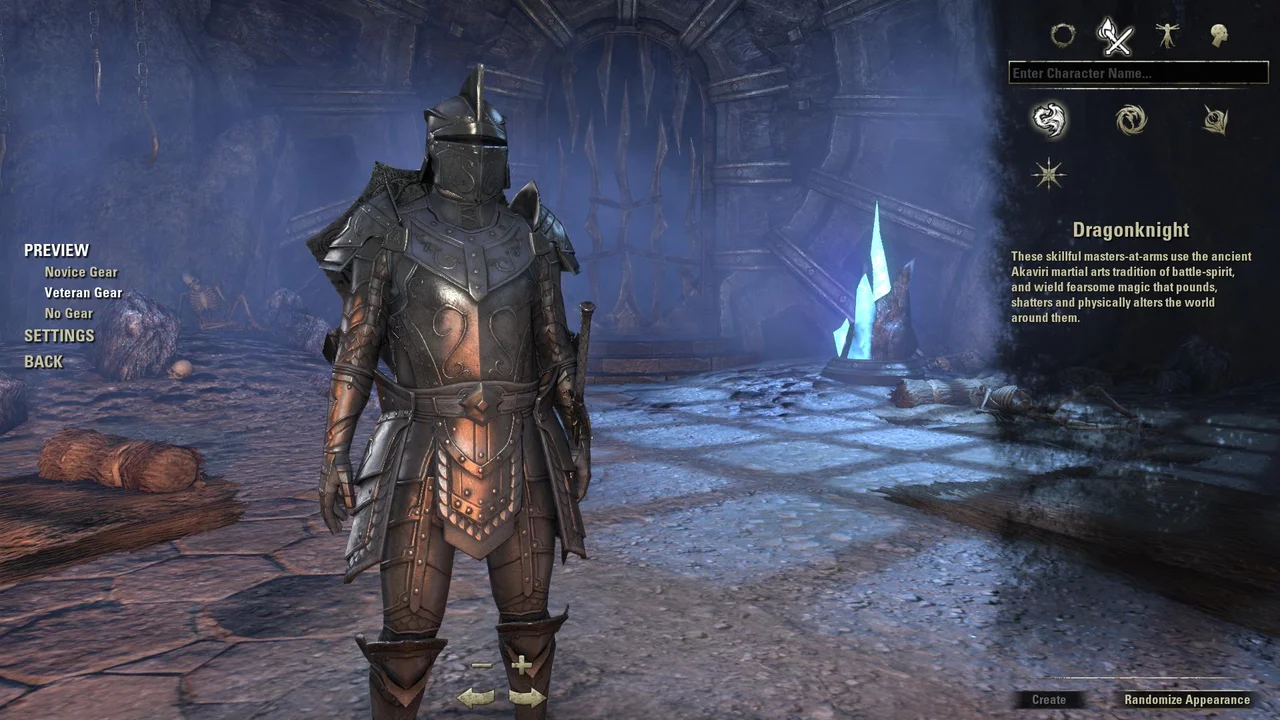
Task: Open the Alliance selection wreath icon
Action: pos(1063,36)
